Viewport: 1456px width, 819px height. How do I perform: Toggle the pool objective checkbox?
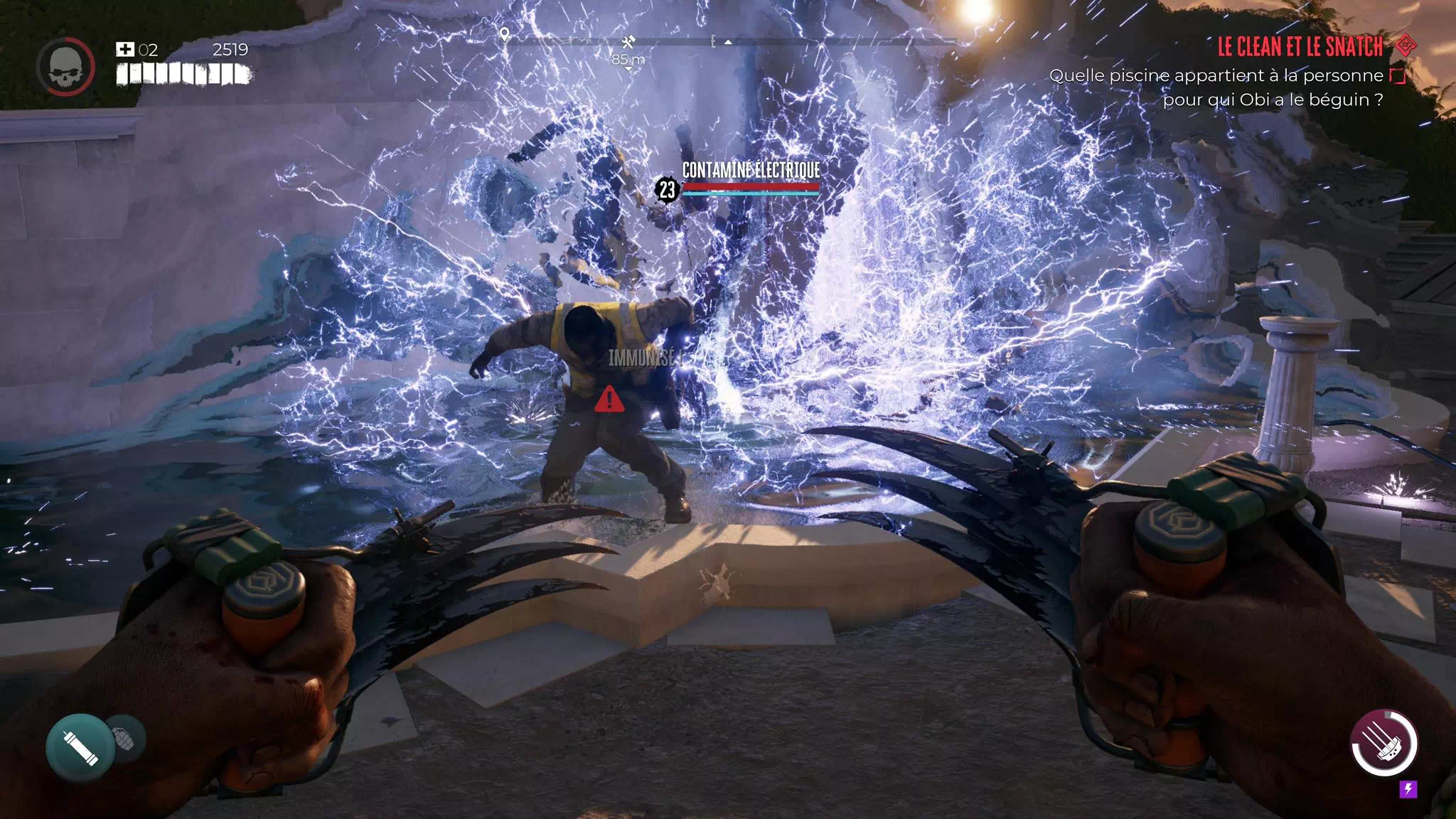point(1398,76)
